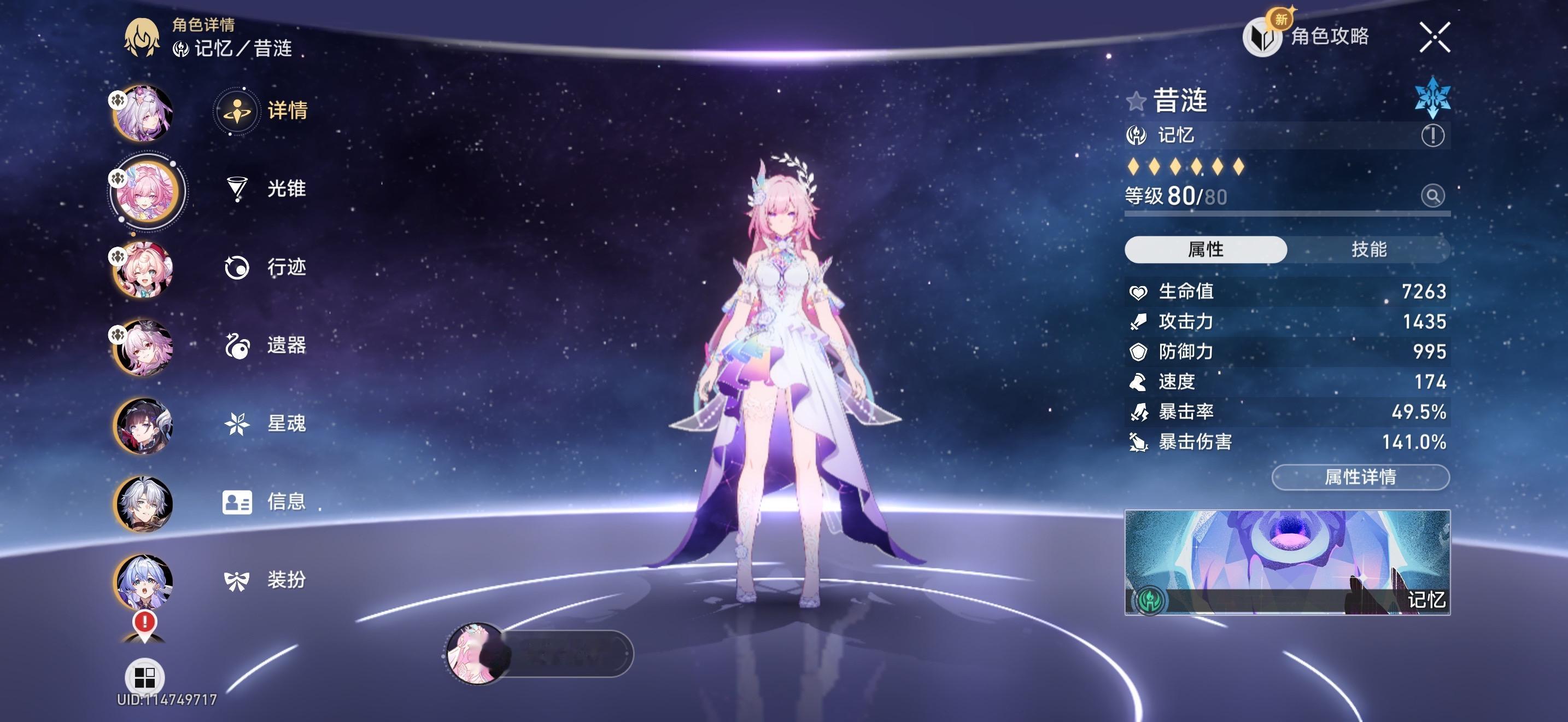The height and width of the screenshot is (722, 1568).
Task: Select the 光锥 light cone menu
Action: point(265,189)
